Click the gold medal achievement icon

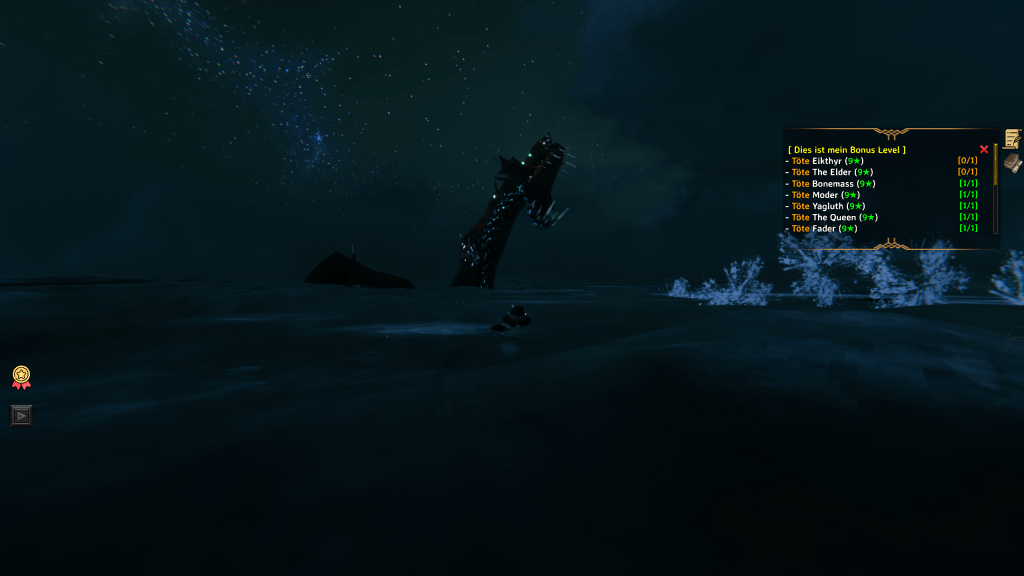pyautogui.click(x=20, y=377)
